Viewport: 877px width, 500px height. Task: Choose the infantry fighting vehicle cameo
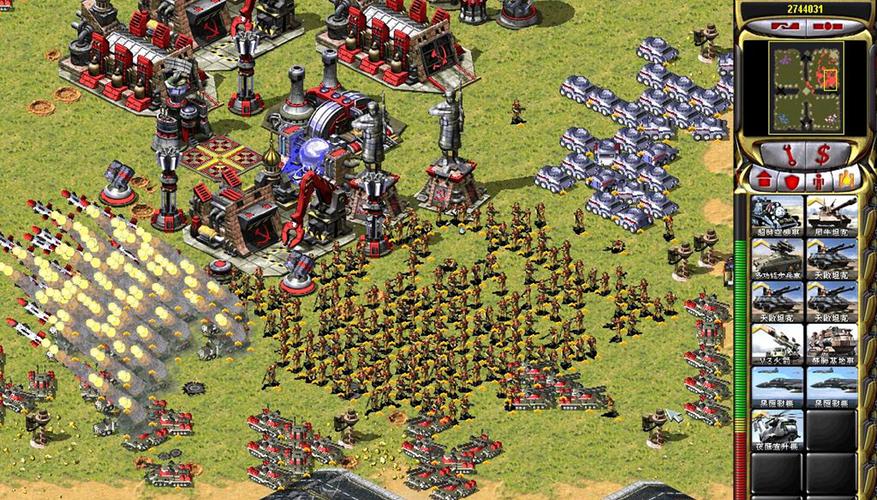(777, 258)
